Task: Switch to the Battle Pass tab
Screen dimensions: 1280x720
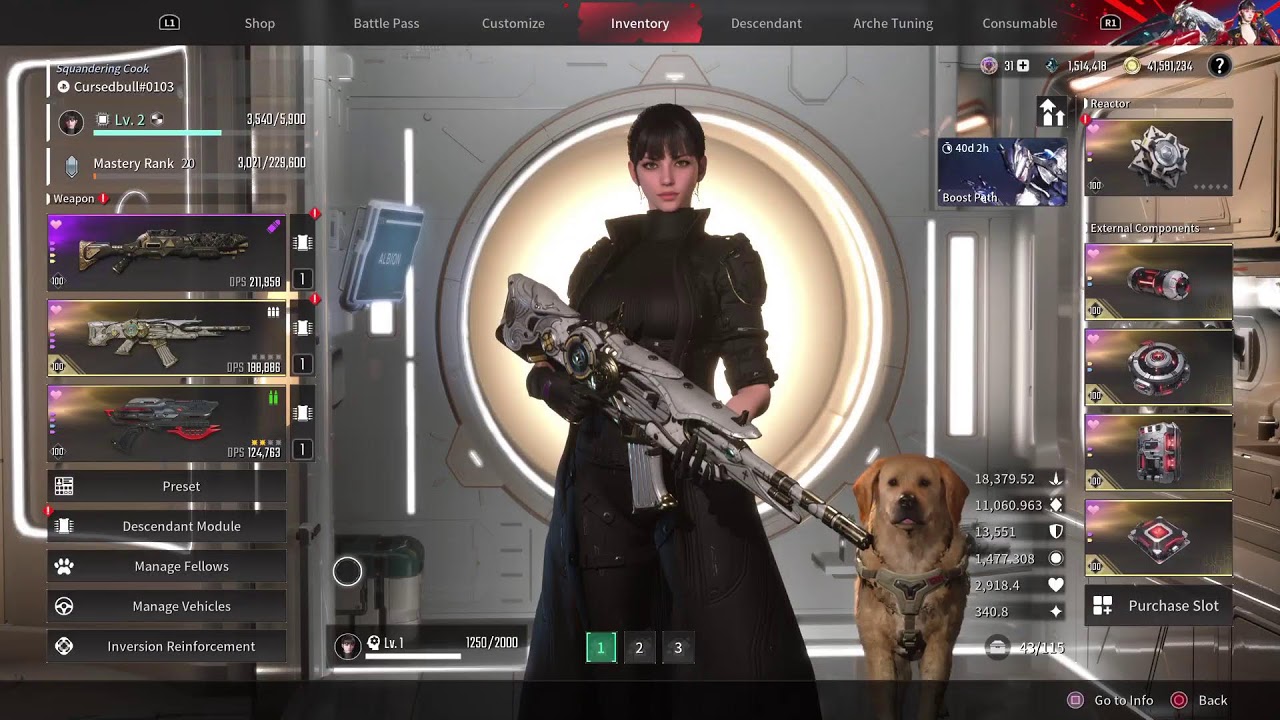Action: point(386,23)
